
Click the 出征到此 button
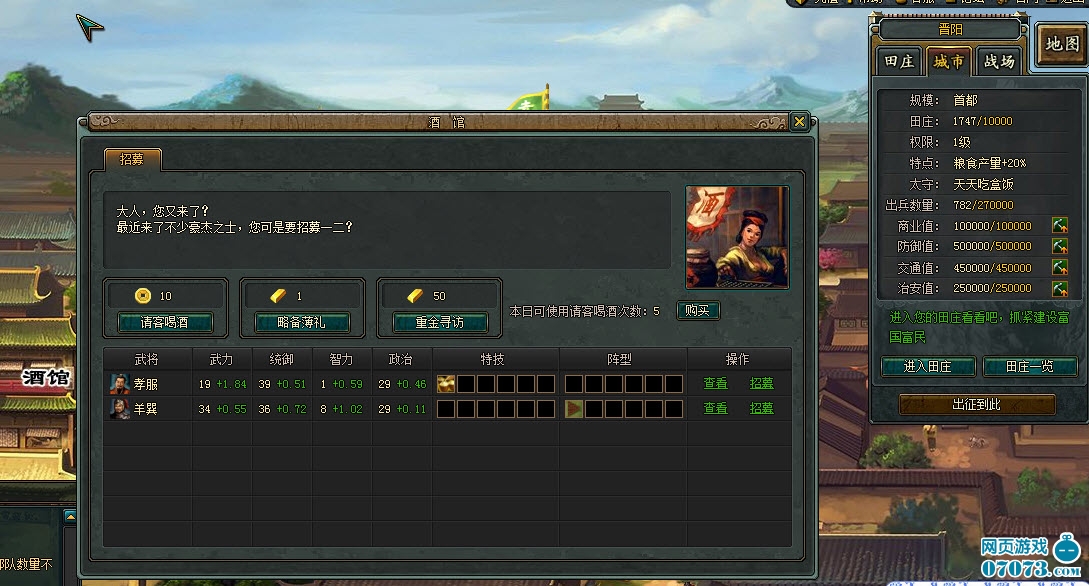click(x=977, y=404)
